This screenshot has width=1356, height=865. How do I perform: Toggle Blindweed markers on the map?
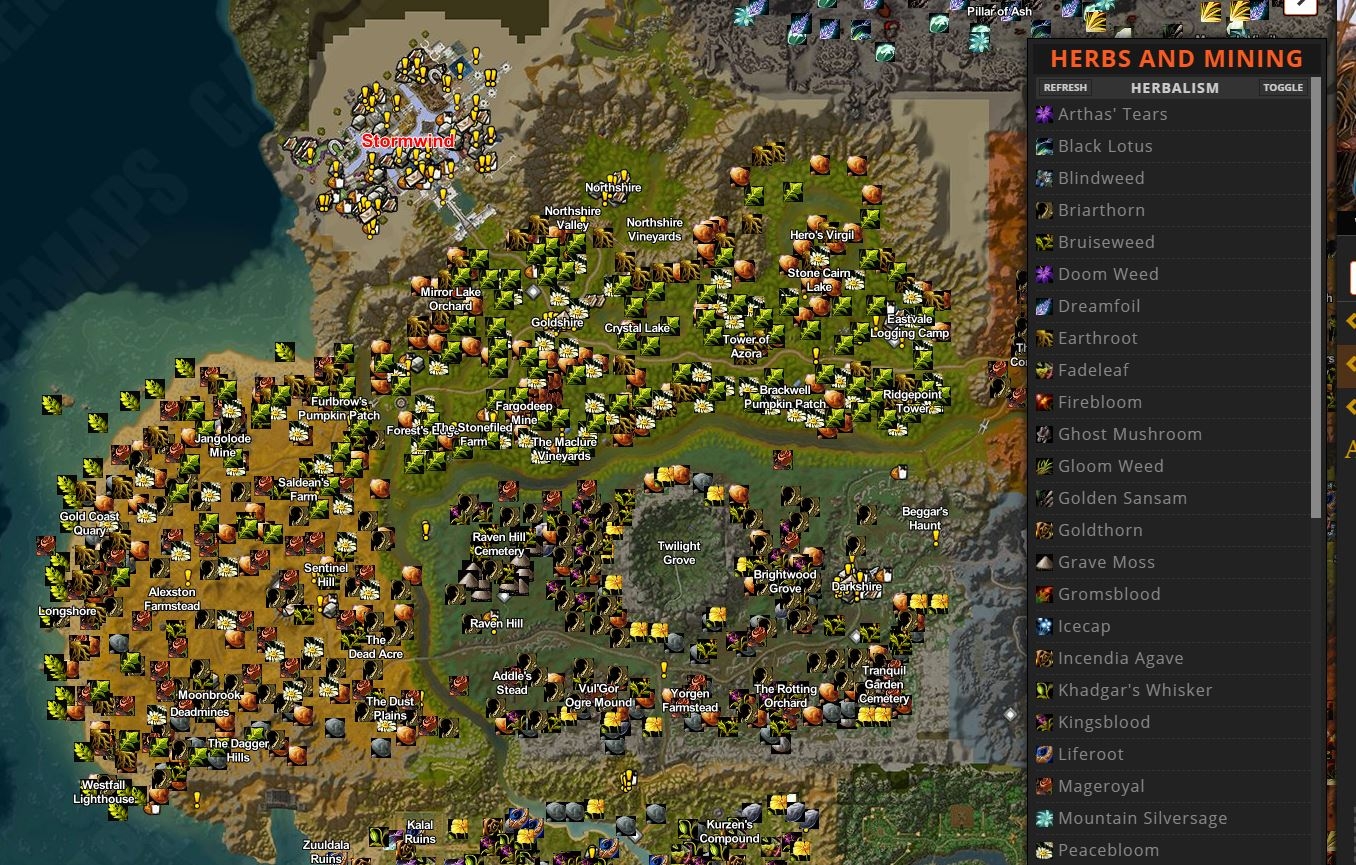(1044, 178)
